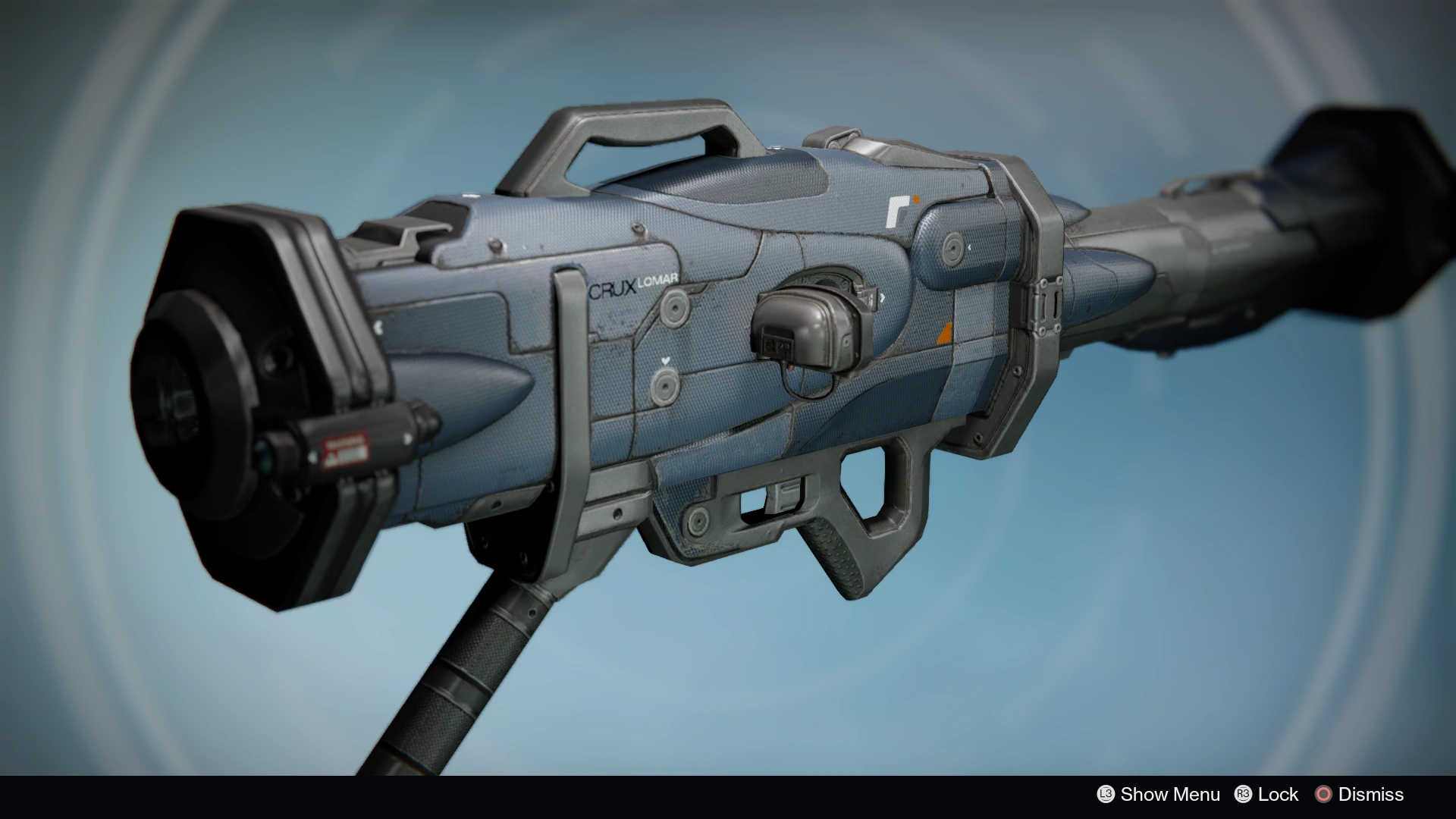Click the R3 stick icon for Lock
This screenshot has height=819, width=1456.
click(x=1243, y=795)
